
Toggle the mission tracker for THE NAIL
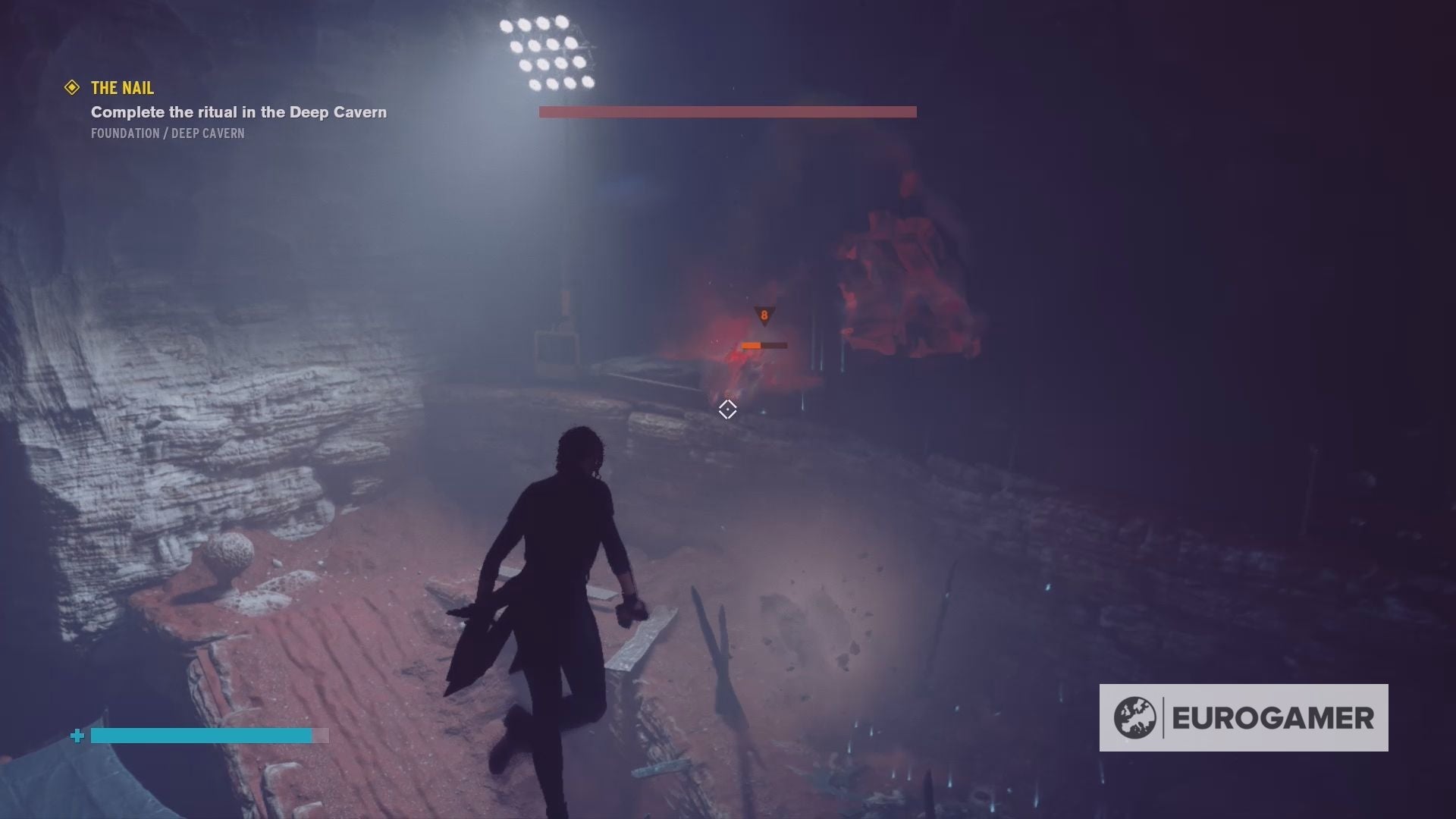121,87
